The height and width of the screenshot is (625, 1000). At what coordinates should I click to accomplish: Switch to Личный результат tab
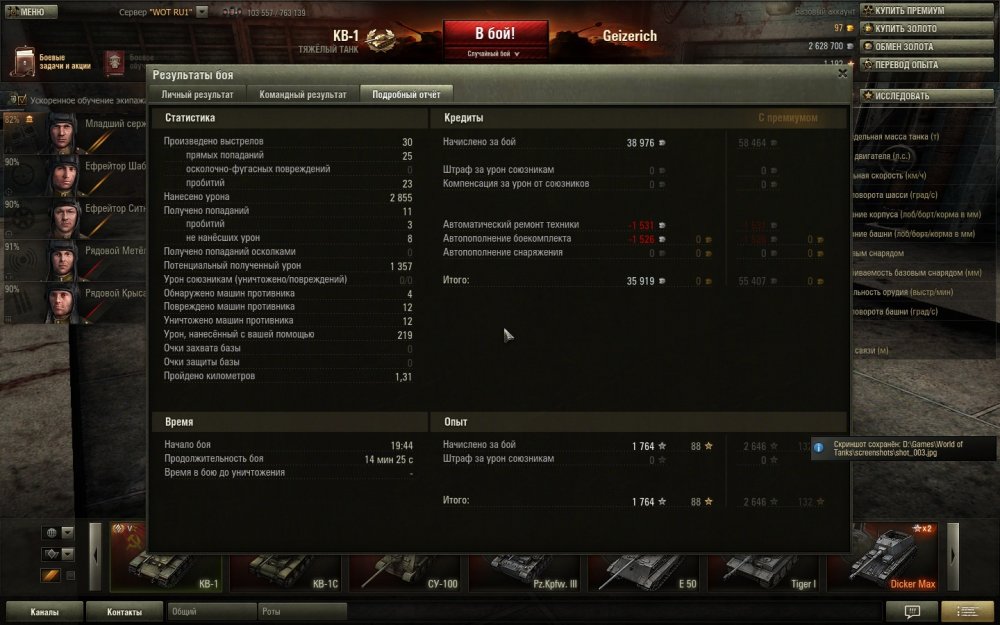[x=197, y=94]
